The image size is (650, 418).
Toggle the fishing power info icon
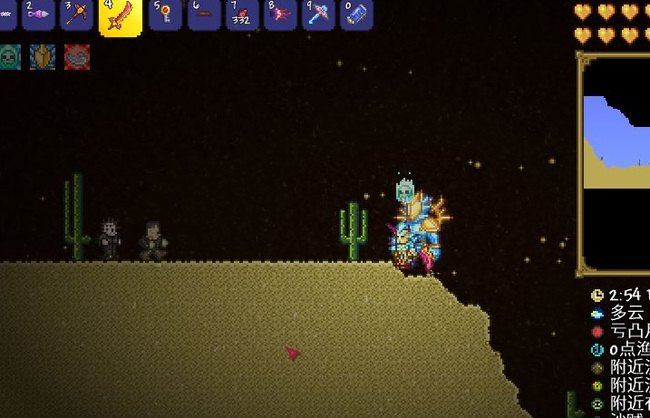click(x=597, y=349)
